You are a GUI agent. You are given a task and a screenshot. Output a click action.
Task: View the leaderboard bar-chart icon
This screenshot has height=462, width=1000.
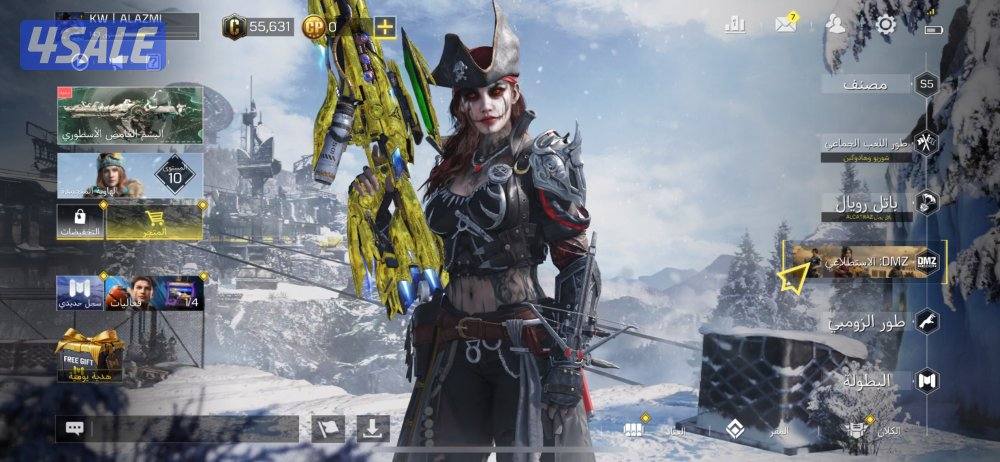click(736, 25)
